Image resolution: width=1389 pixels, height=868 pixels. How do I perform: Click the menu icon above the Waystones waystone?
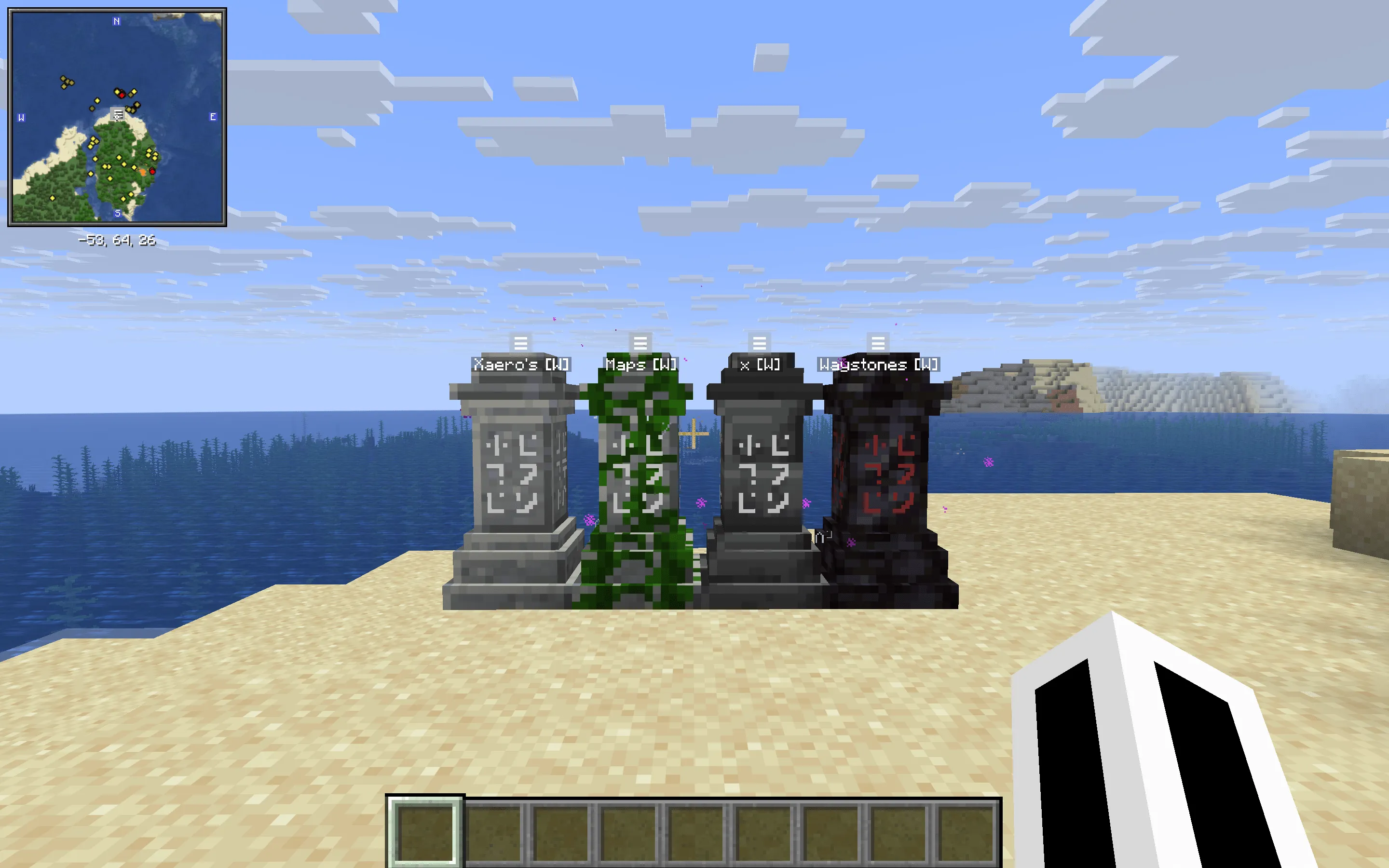(x=878, y=344)
